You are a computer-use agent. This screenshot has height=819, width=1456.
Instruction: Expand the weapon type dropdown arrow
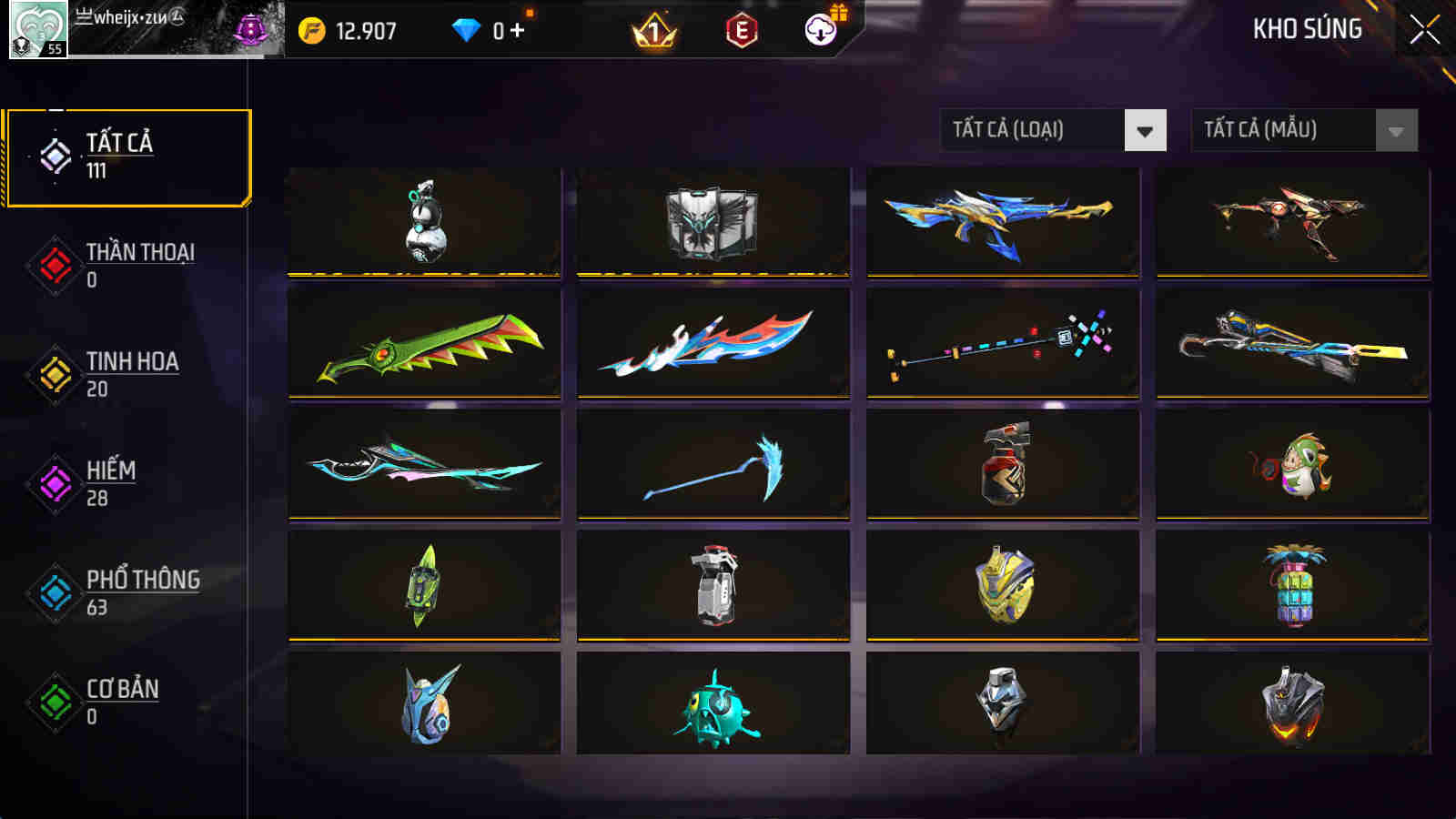pyautogui.click(x=1145, y=129)
